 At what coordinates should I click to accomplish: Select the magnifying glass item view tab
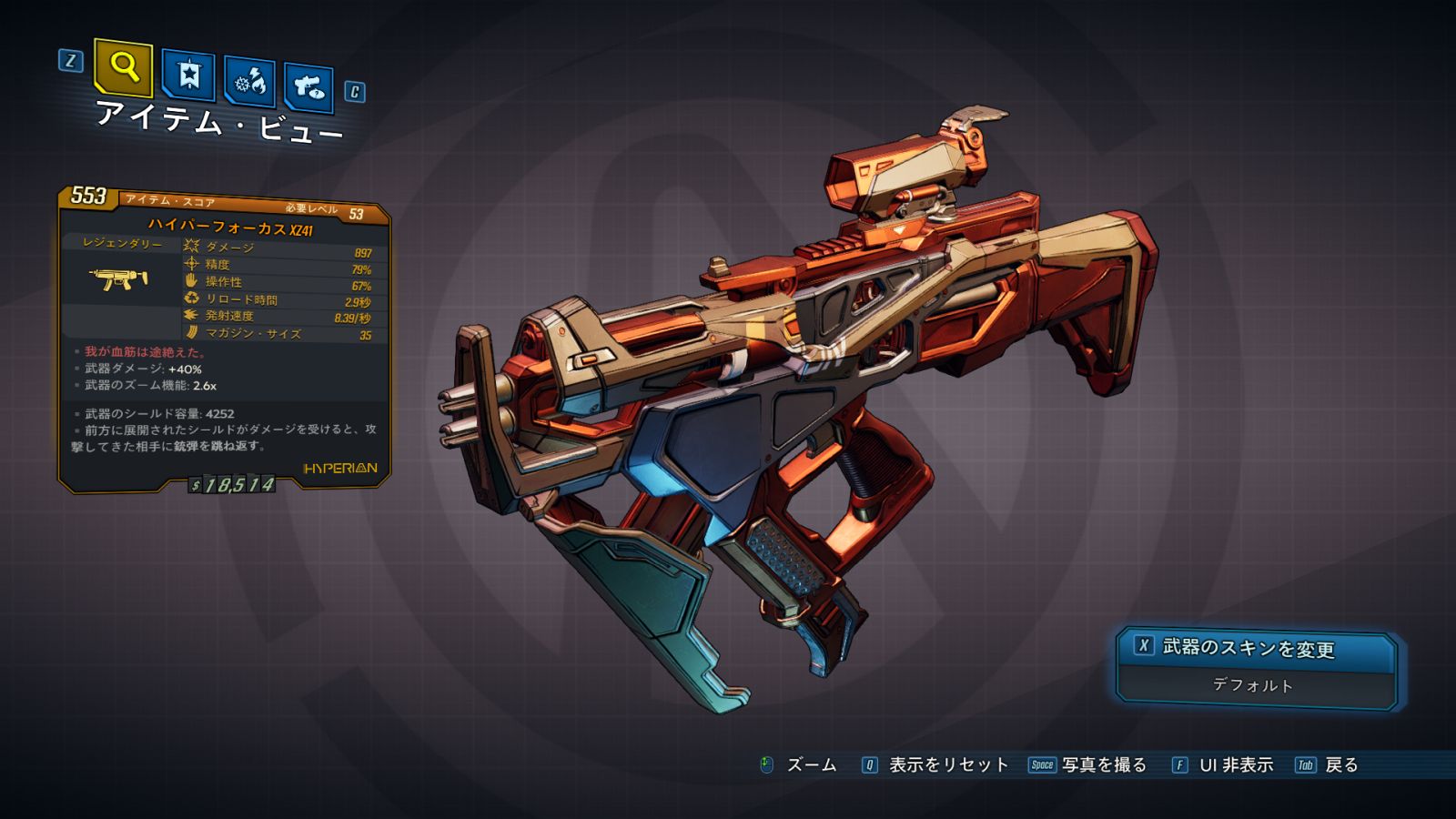point(123,67)
